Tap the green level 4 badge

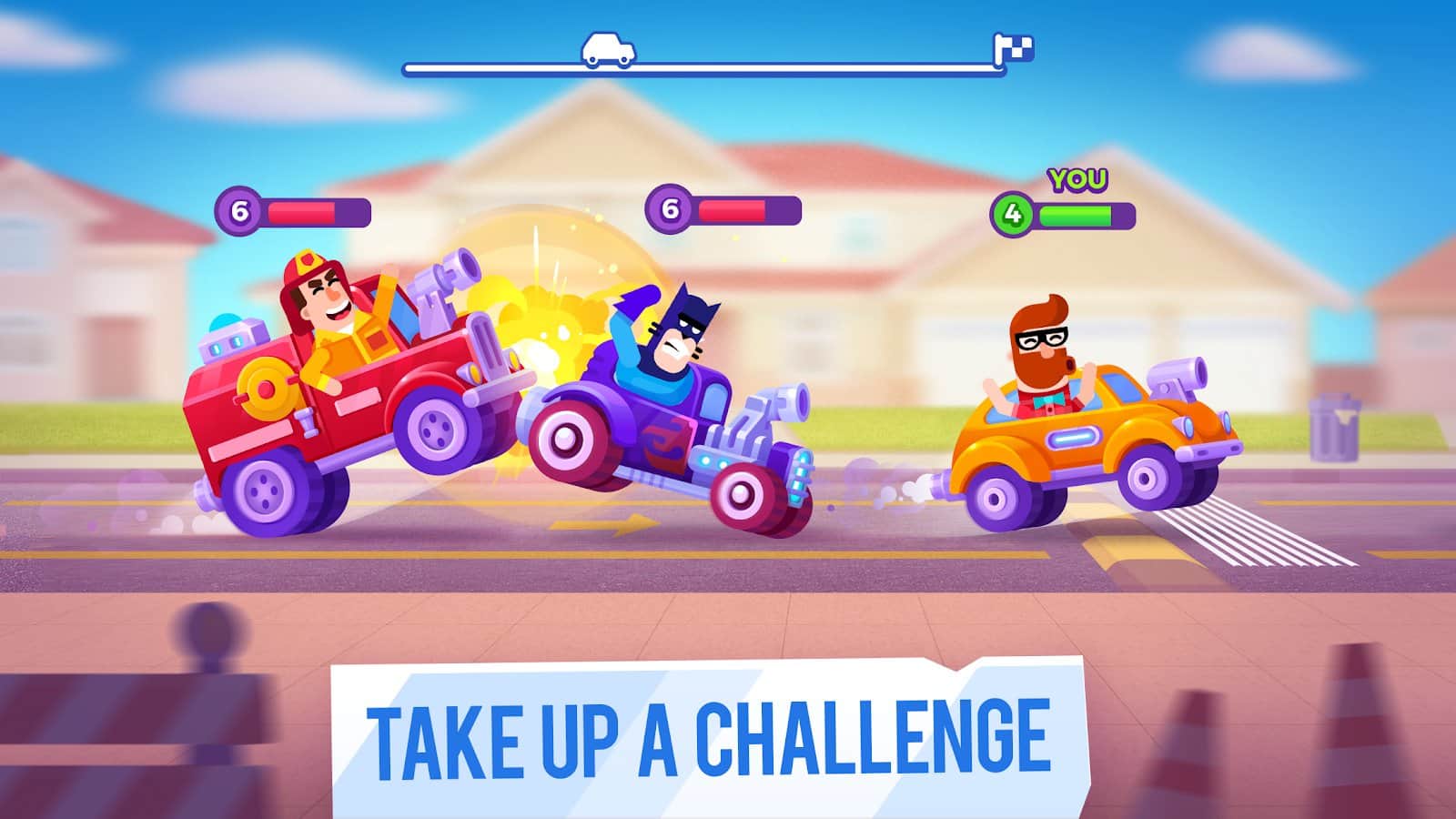coord(1012,213)
